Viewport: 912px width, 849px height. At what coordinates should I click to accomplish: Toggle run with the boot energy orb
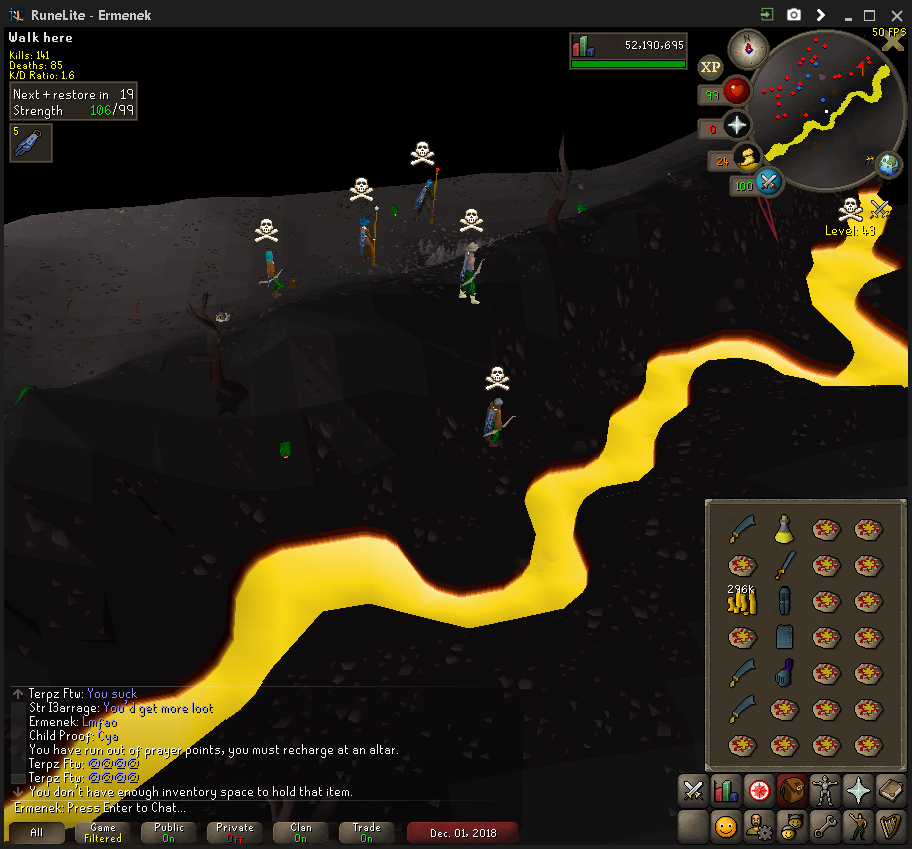click(x=746, y=157)
